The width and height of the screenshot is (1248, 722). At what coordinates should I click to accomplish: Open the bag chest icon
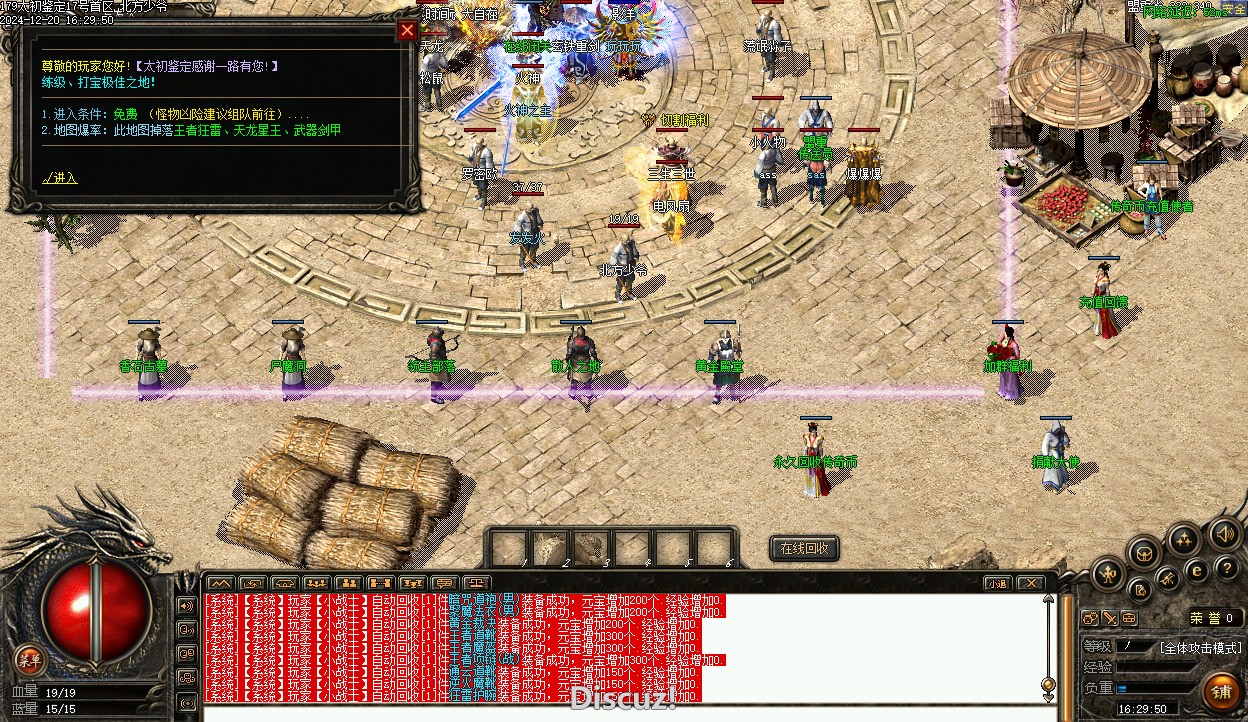point(1144,552)
